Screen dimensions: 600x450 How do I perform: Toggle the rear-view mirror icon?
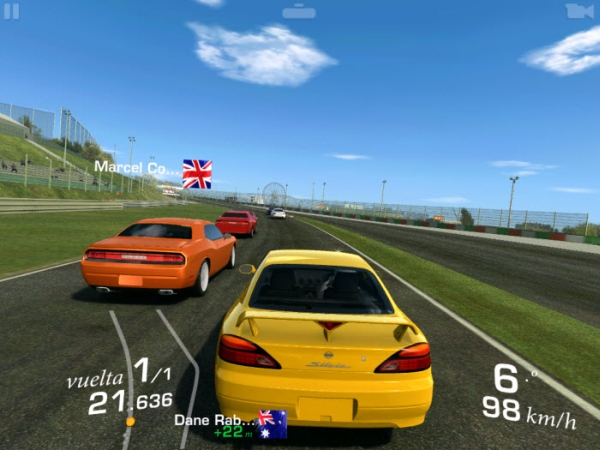click(299, 12)
